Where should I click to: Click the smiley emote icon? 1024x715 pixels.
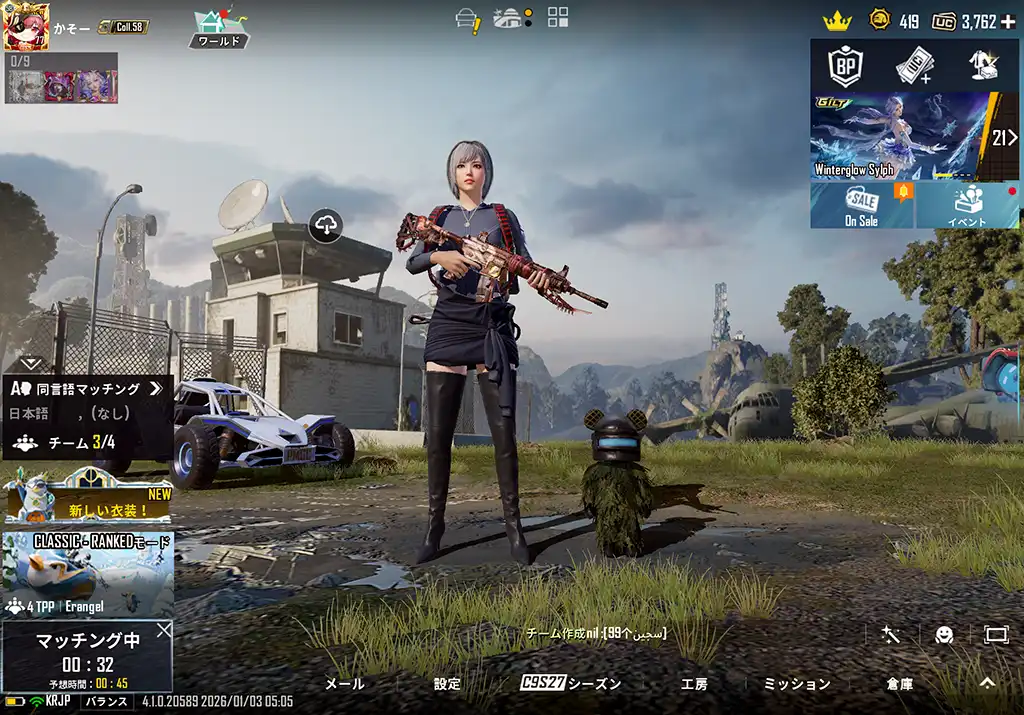pyautogui.click(x=944, y=635)
